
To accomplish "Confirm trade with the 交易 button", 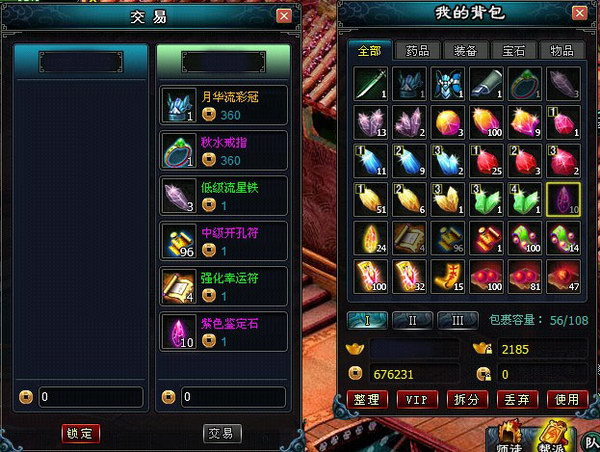I will [222, 433].
